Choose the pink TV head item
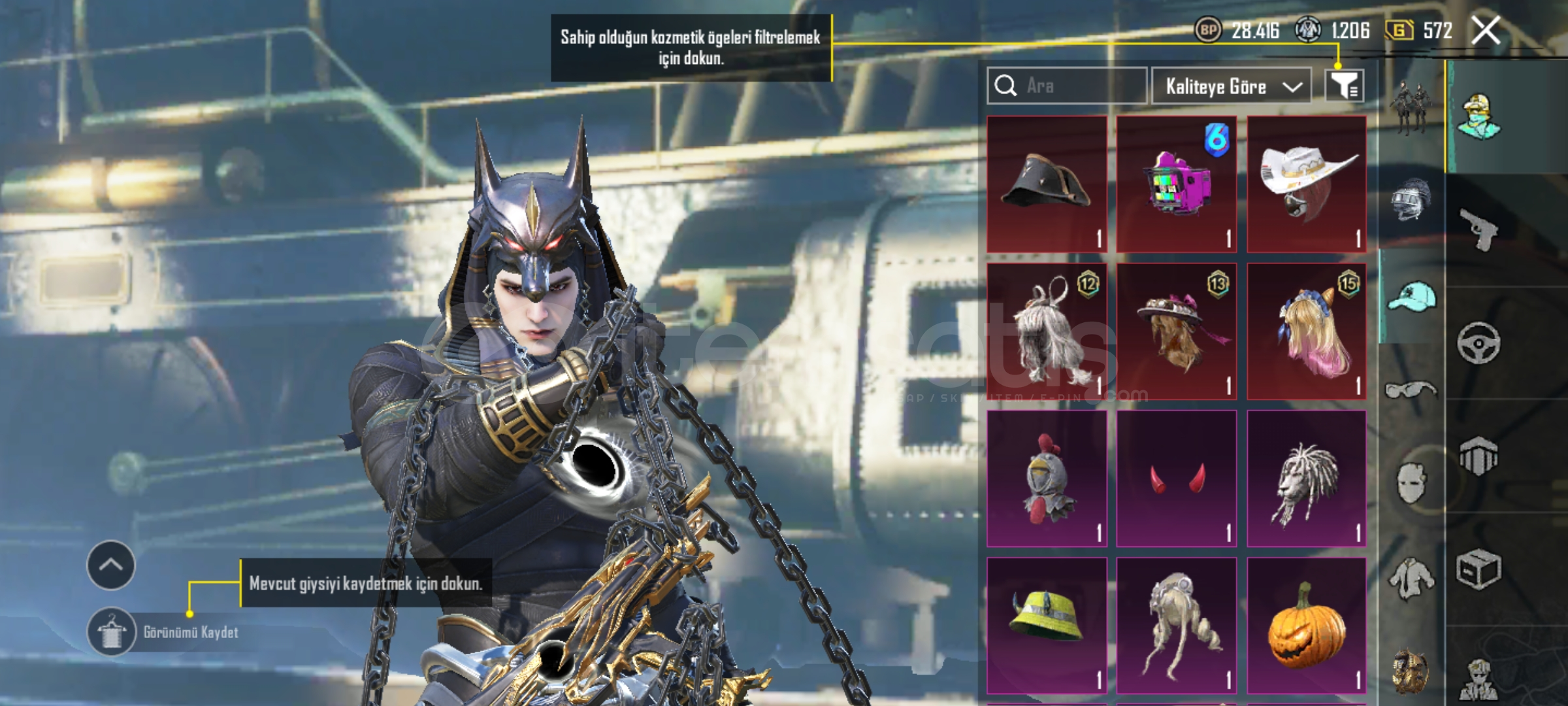The width and height of the screenshot is (1568, 706). [x=1176, y=184]
